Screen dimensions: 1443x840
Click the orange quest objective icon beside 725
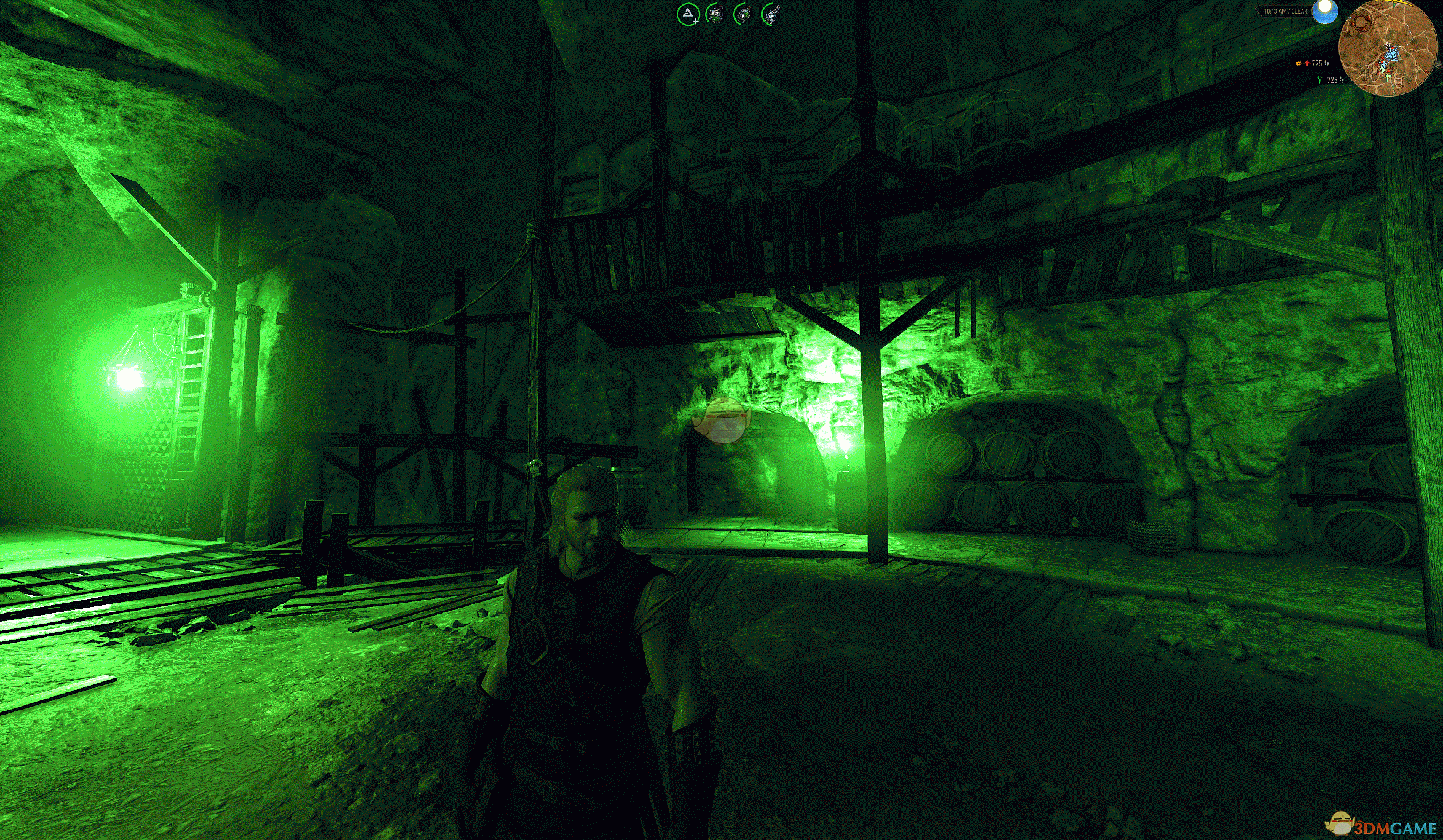(x=1298, y=64)
